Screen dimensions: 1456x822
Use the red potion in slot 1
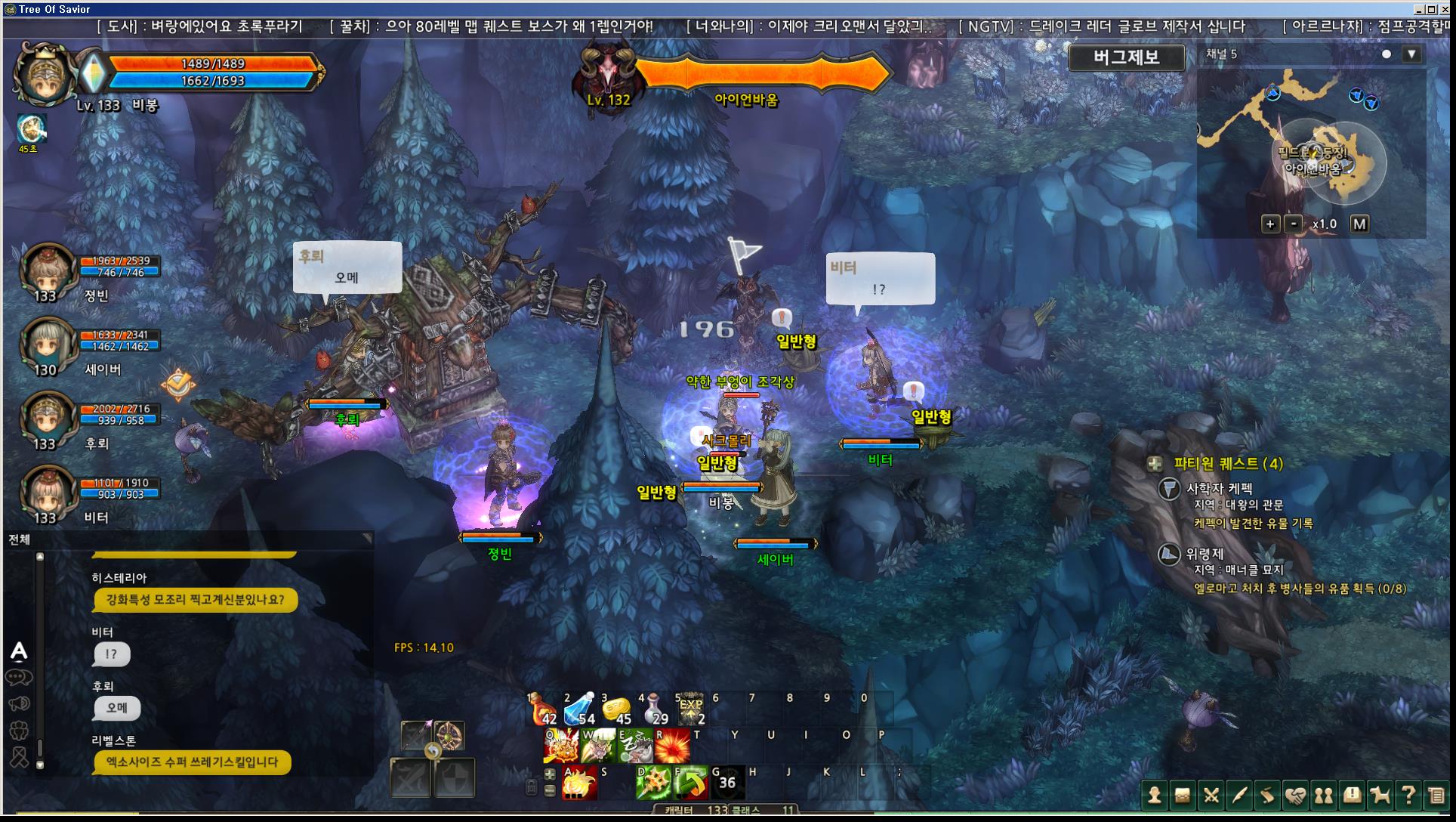[x=542, y=710]
